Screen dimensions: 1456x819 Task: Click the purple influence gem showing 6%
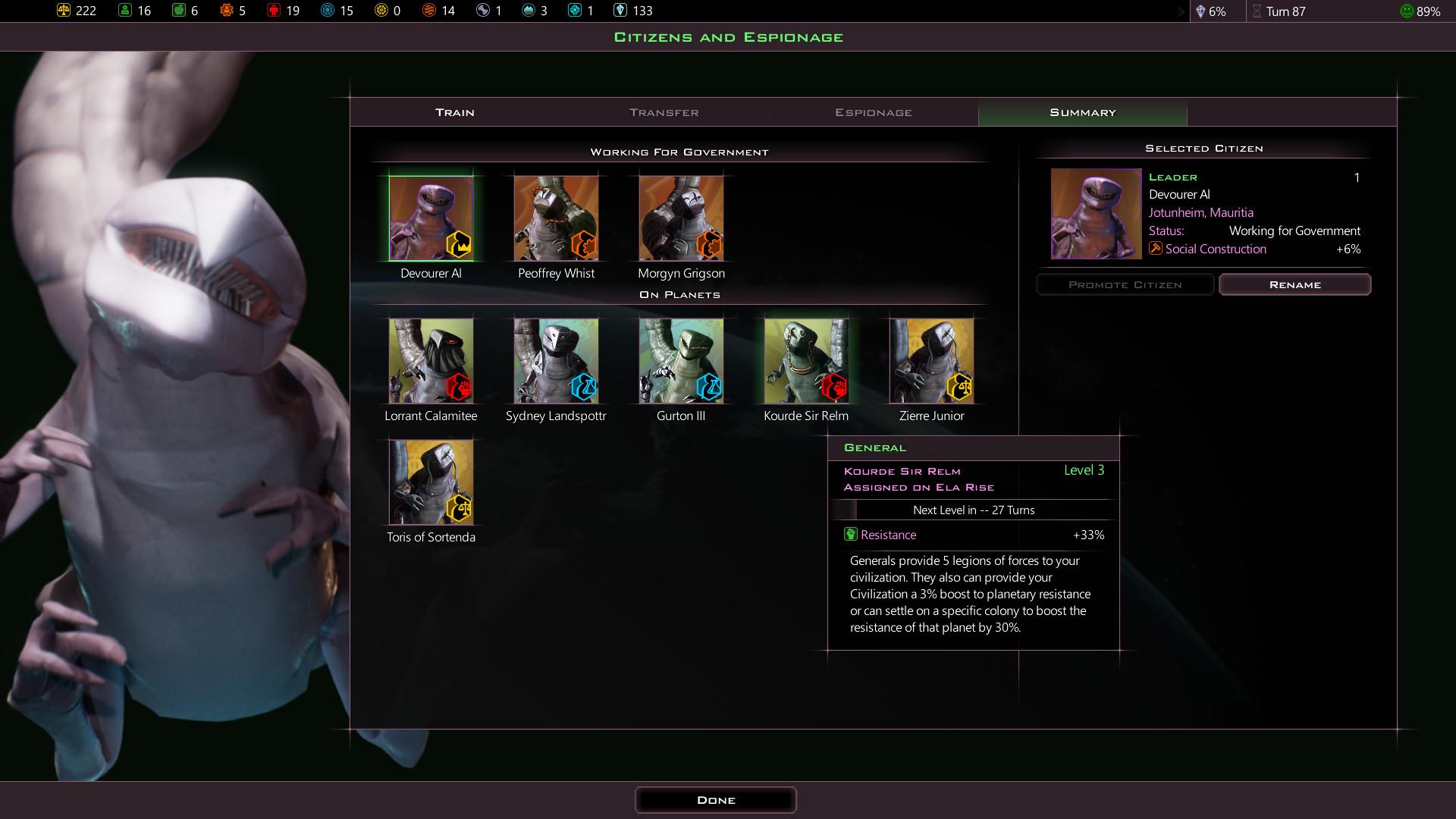click(x=1203, y=11)
